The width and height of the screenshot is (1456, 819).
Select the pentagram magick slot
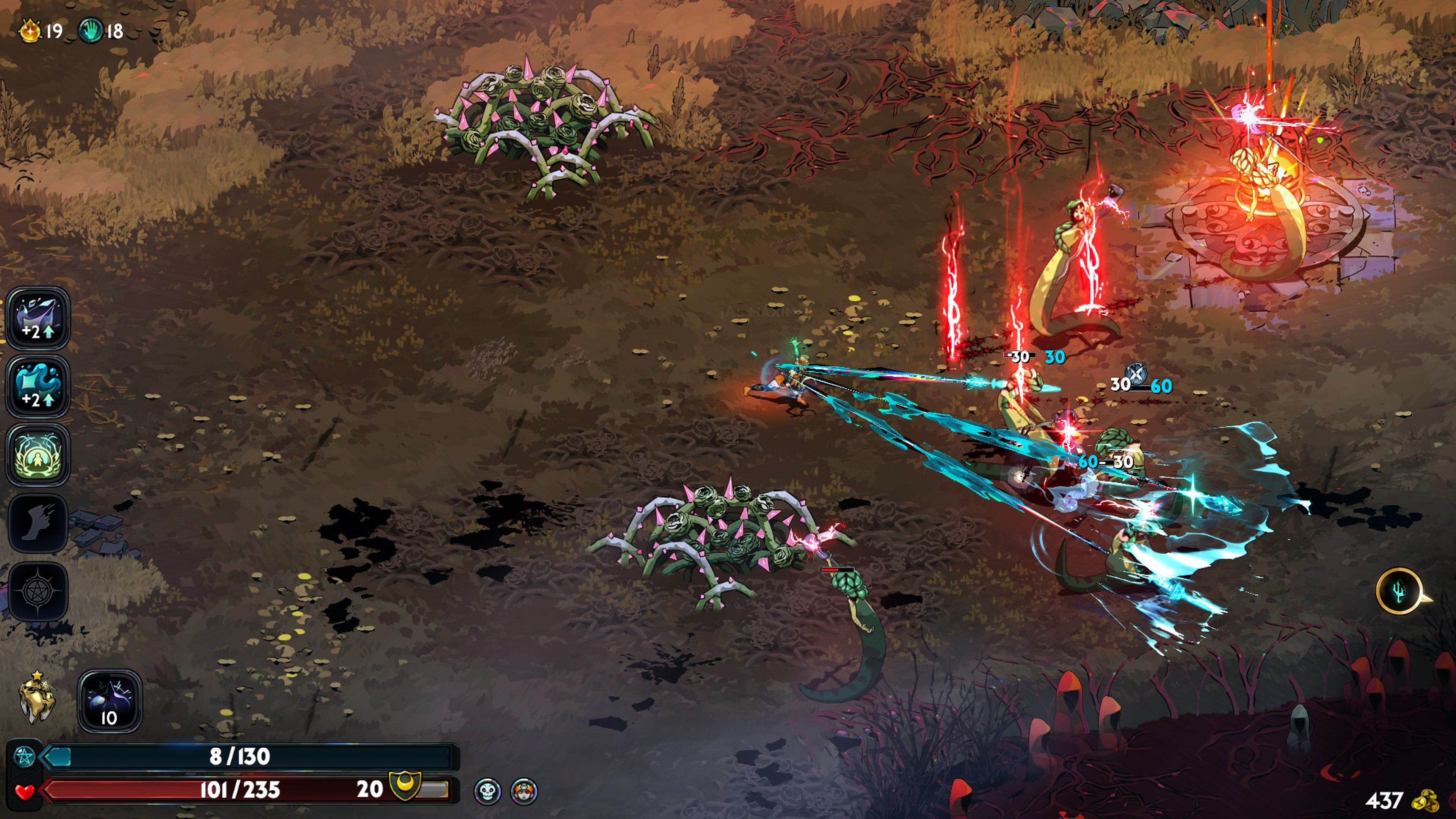pos(37,591)
